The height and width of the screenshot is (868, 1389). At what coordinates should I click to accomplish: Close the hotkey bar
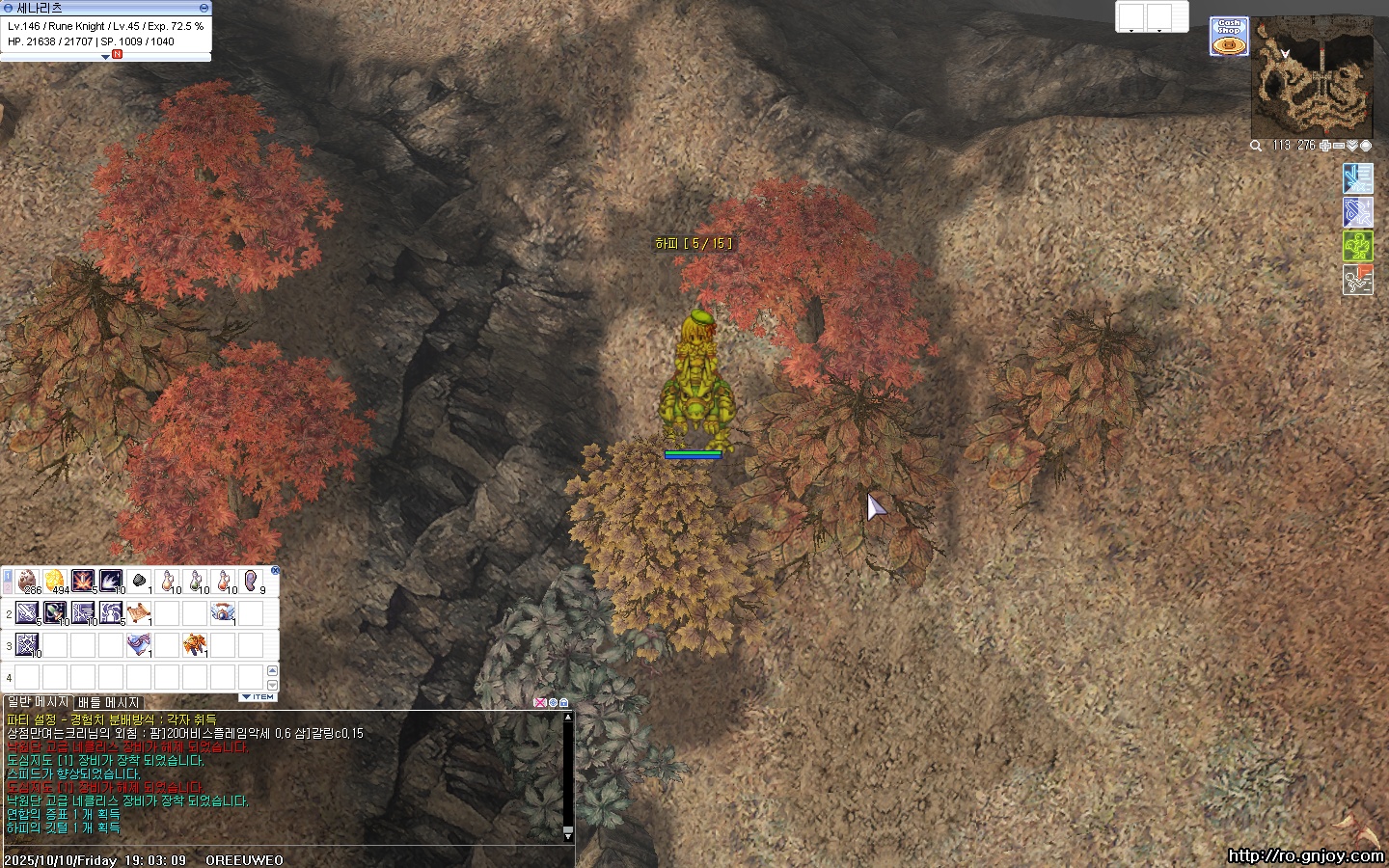(275, 570)
